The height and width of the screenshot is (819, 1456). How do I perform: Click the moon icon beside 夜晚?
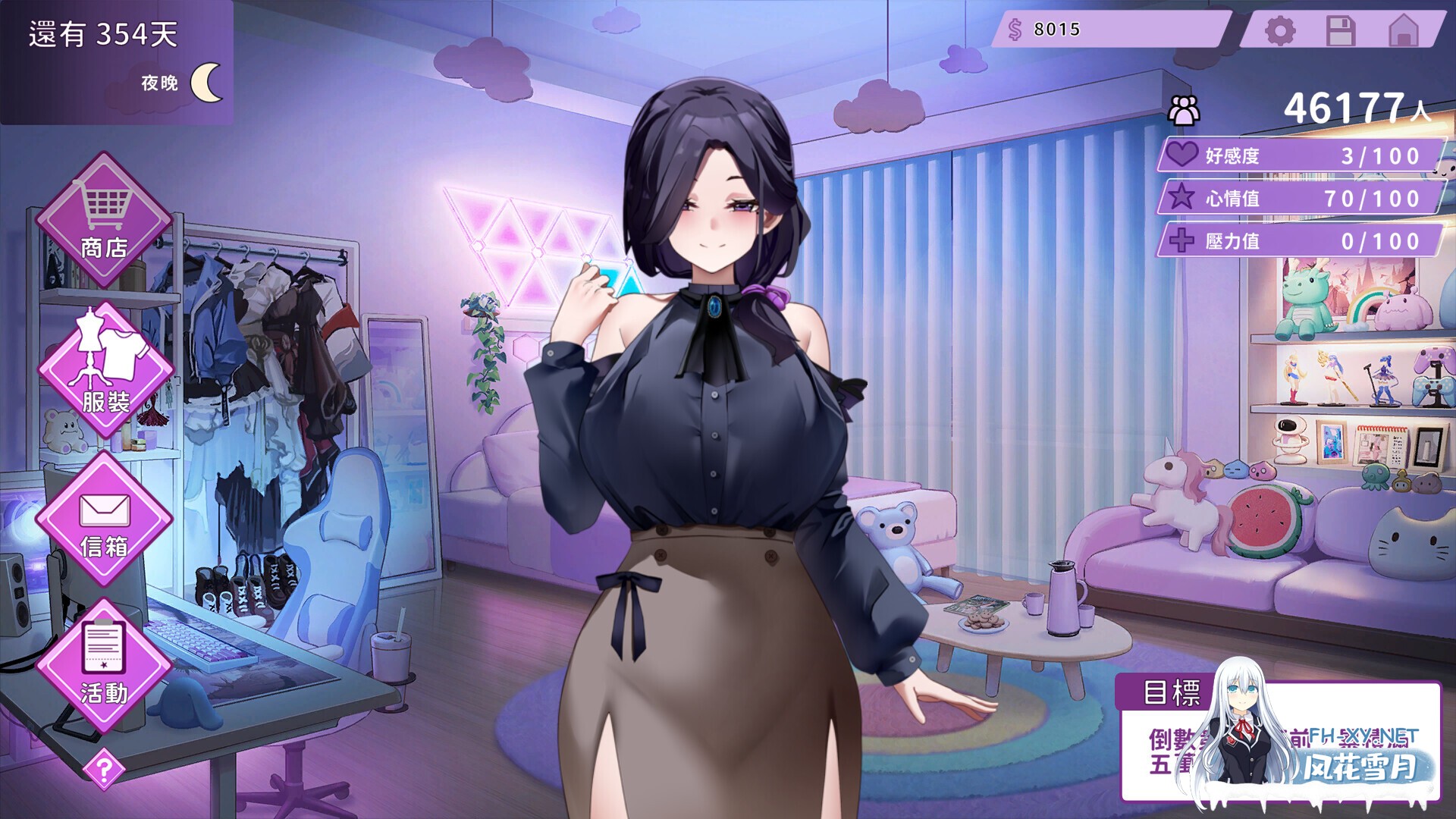(x=206, y=80)
